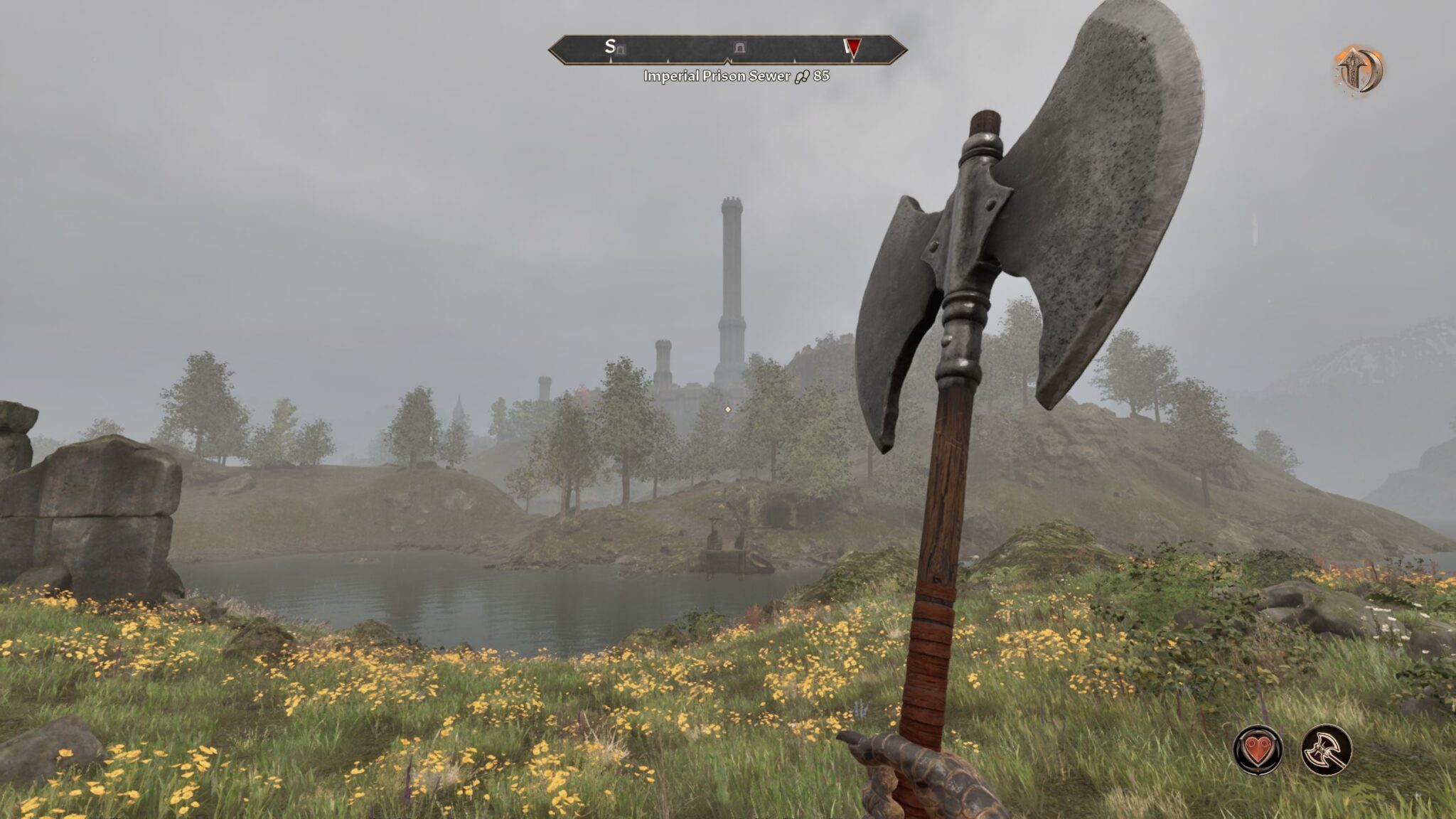
Task: Click the center gate marker on the compass
Action: click(739, 48)
